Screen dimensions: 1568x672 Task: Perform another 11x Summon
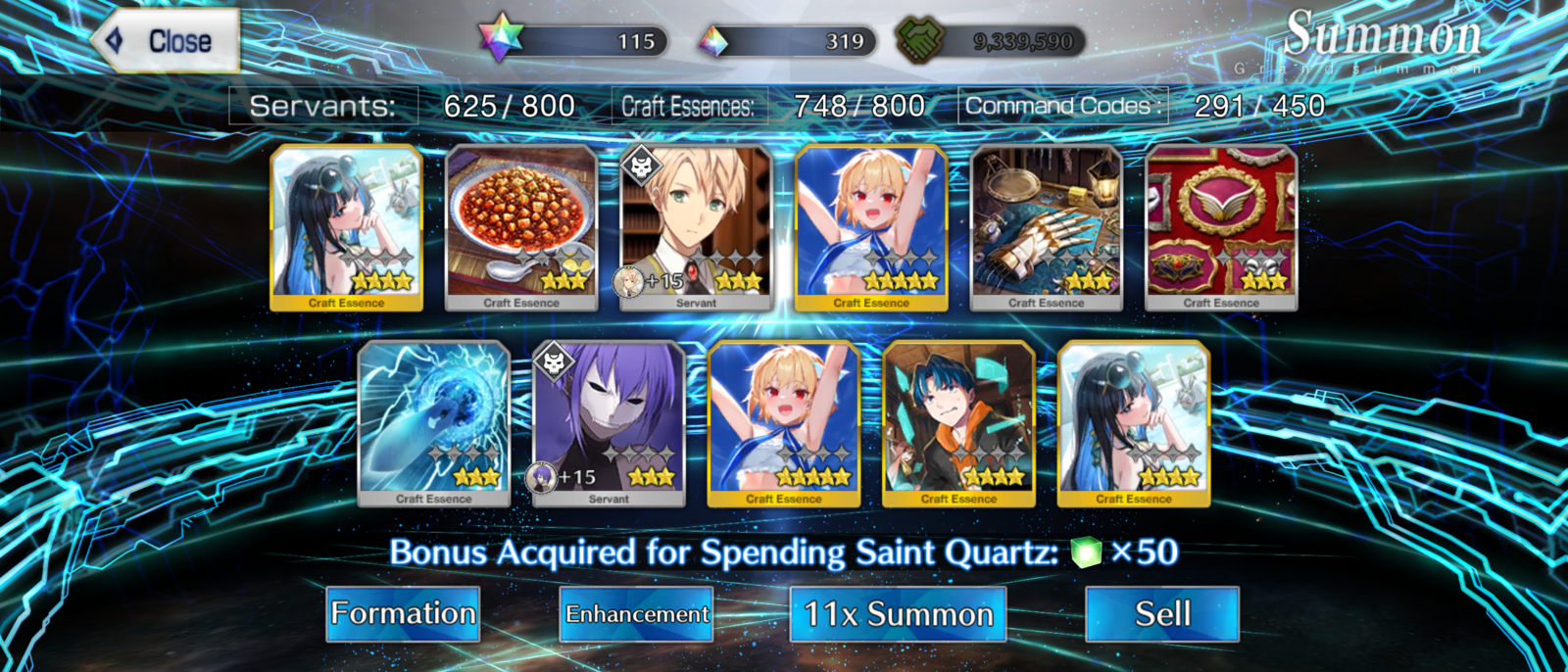click(x=898, y=614)
